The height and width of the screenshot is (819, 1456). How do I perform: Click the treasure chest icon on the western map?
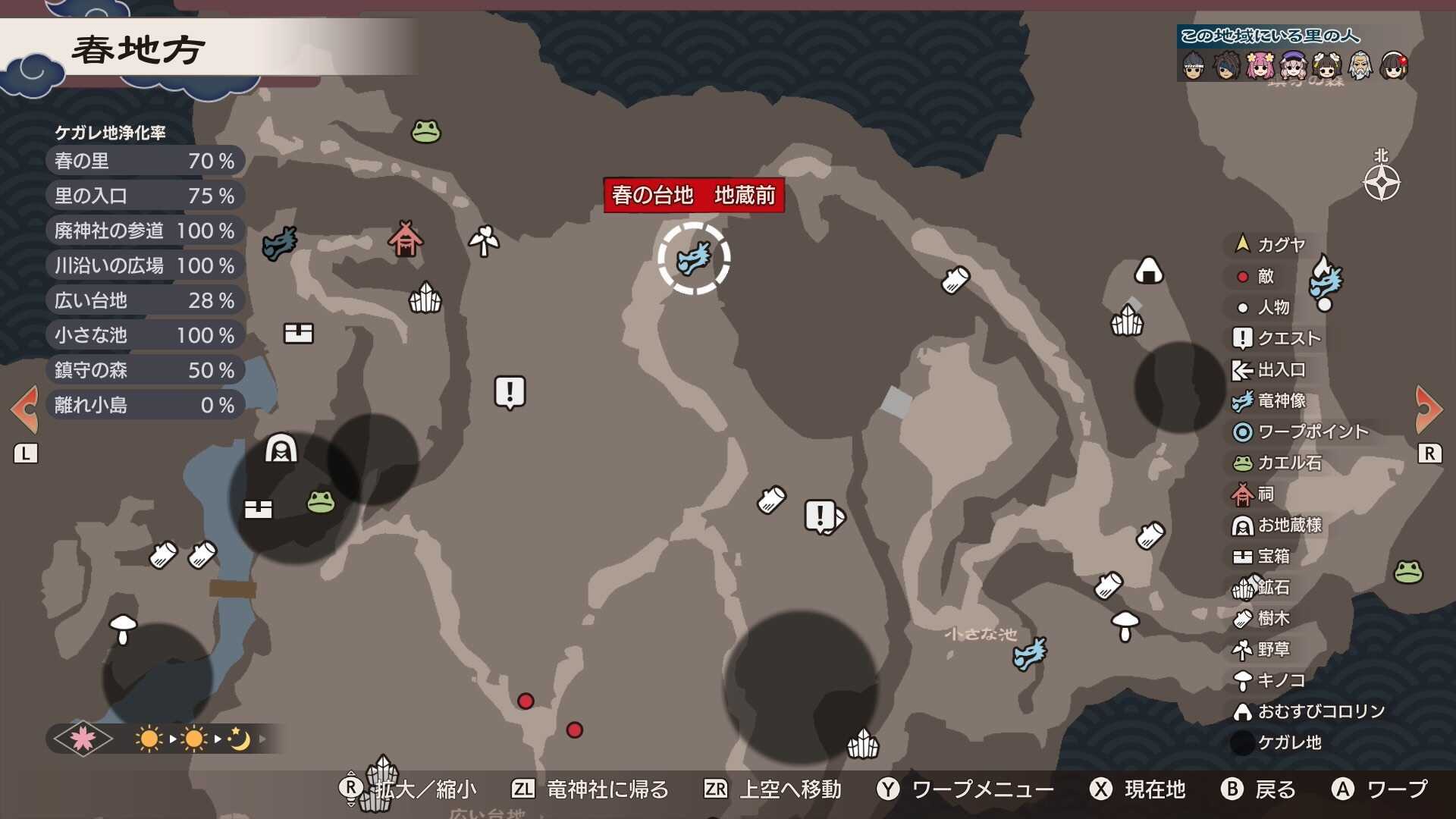[299, 331]
